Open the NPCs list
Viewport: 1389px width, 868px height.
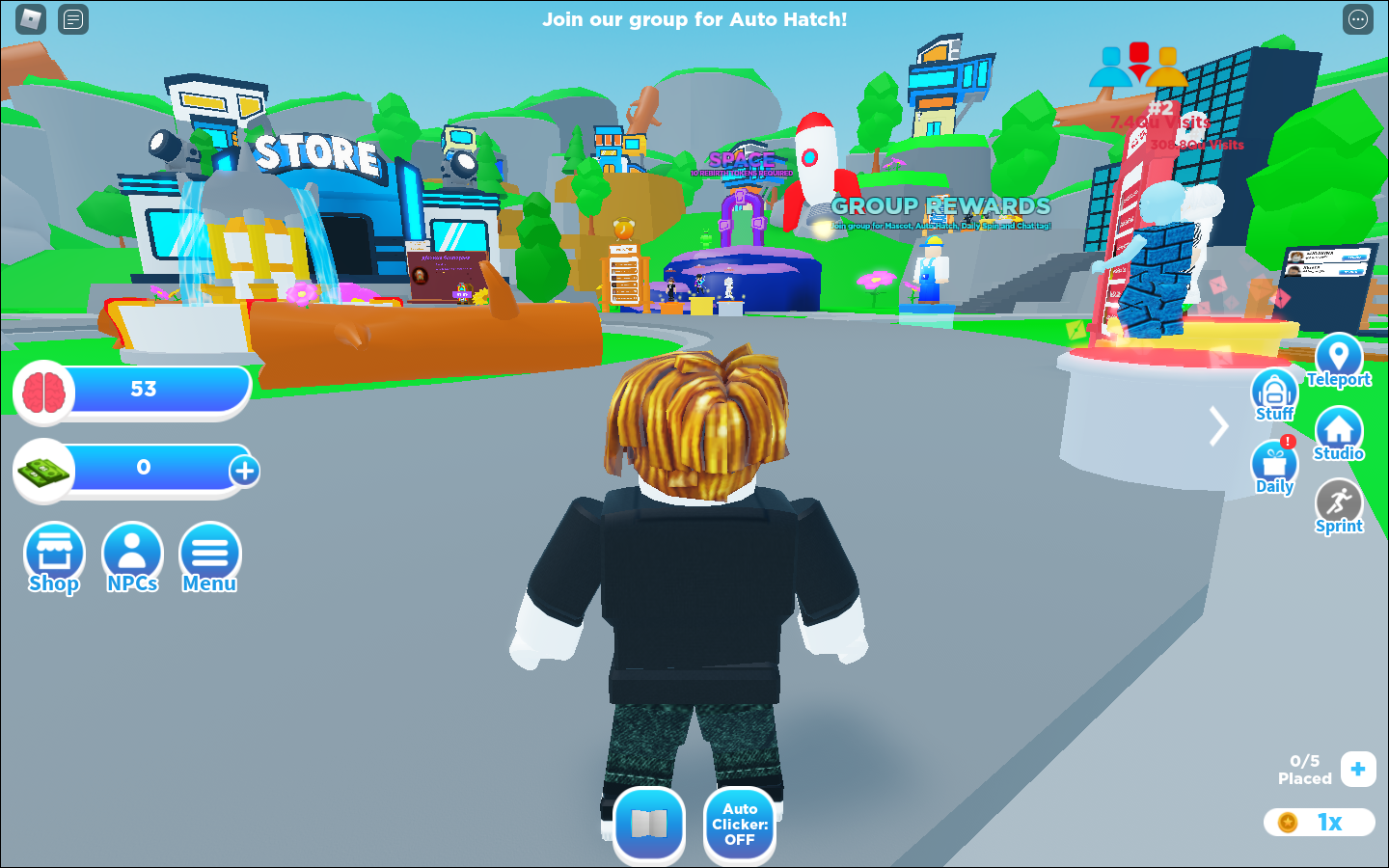tap(132, 557)
